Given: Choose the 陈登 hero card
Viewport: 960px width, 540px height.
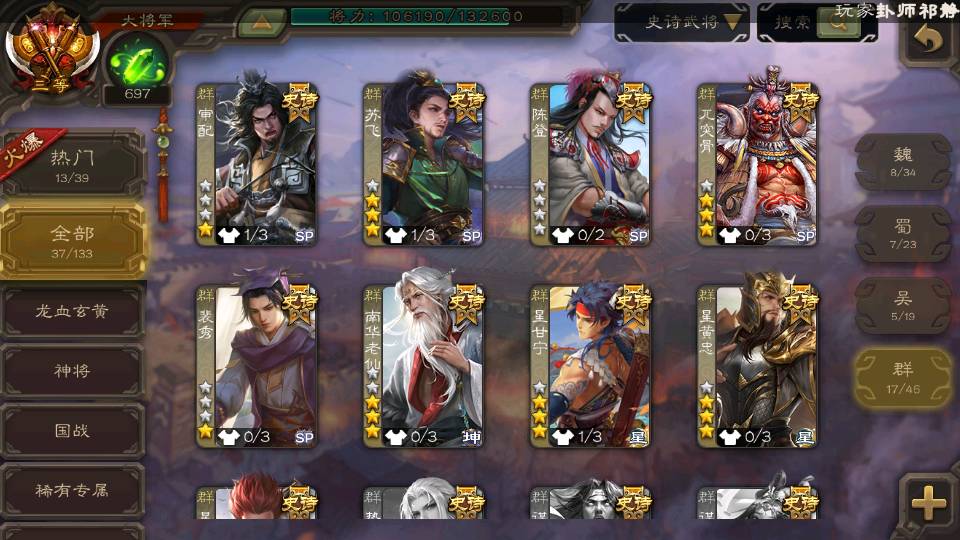Looking at the screenshot, I should click(591, 165).
